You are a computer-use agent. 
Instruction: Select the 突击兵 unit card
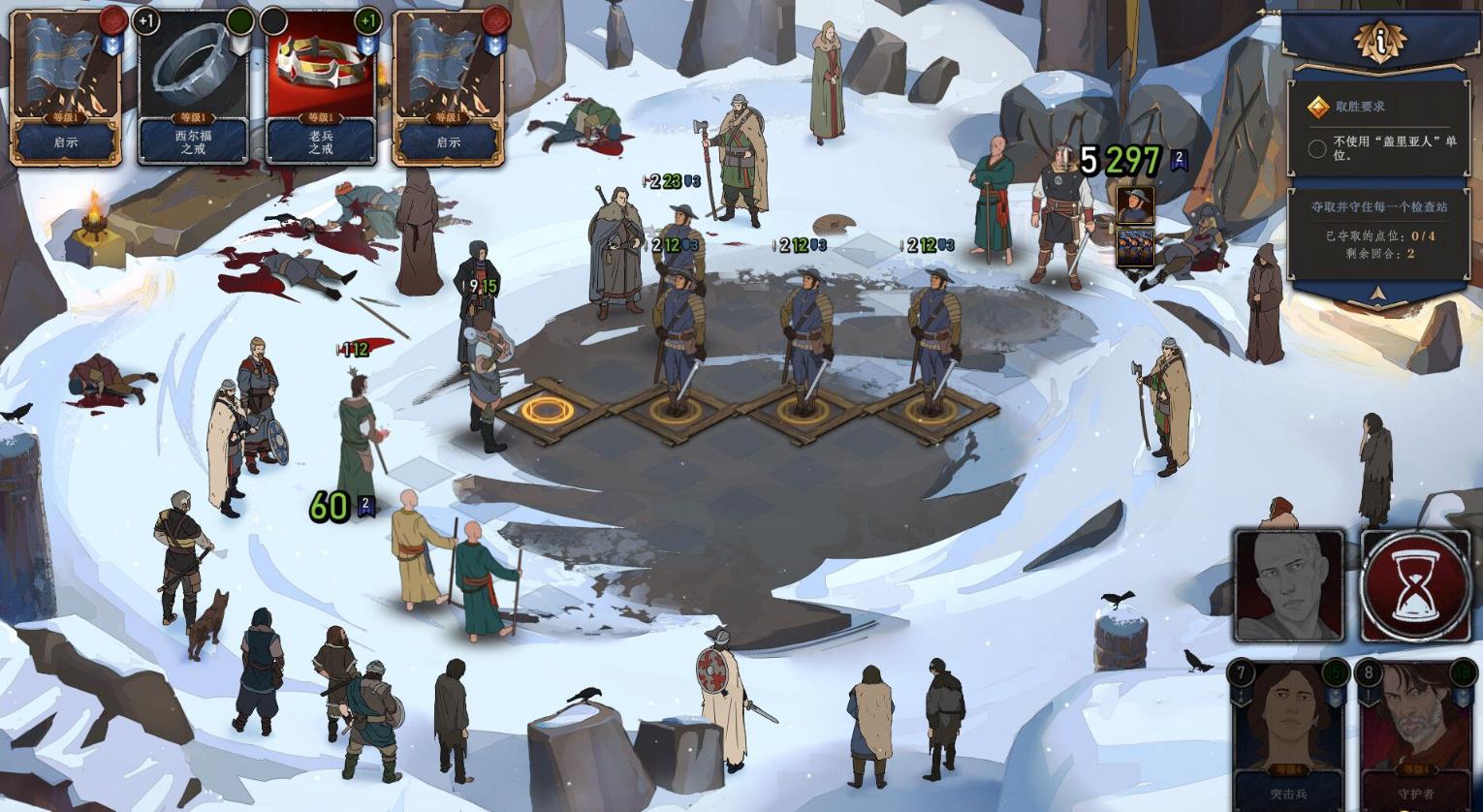tap(1288, 734)
